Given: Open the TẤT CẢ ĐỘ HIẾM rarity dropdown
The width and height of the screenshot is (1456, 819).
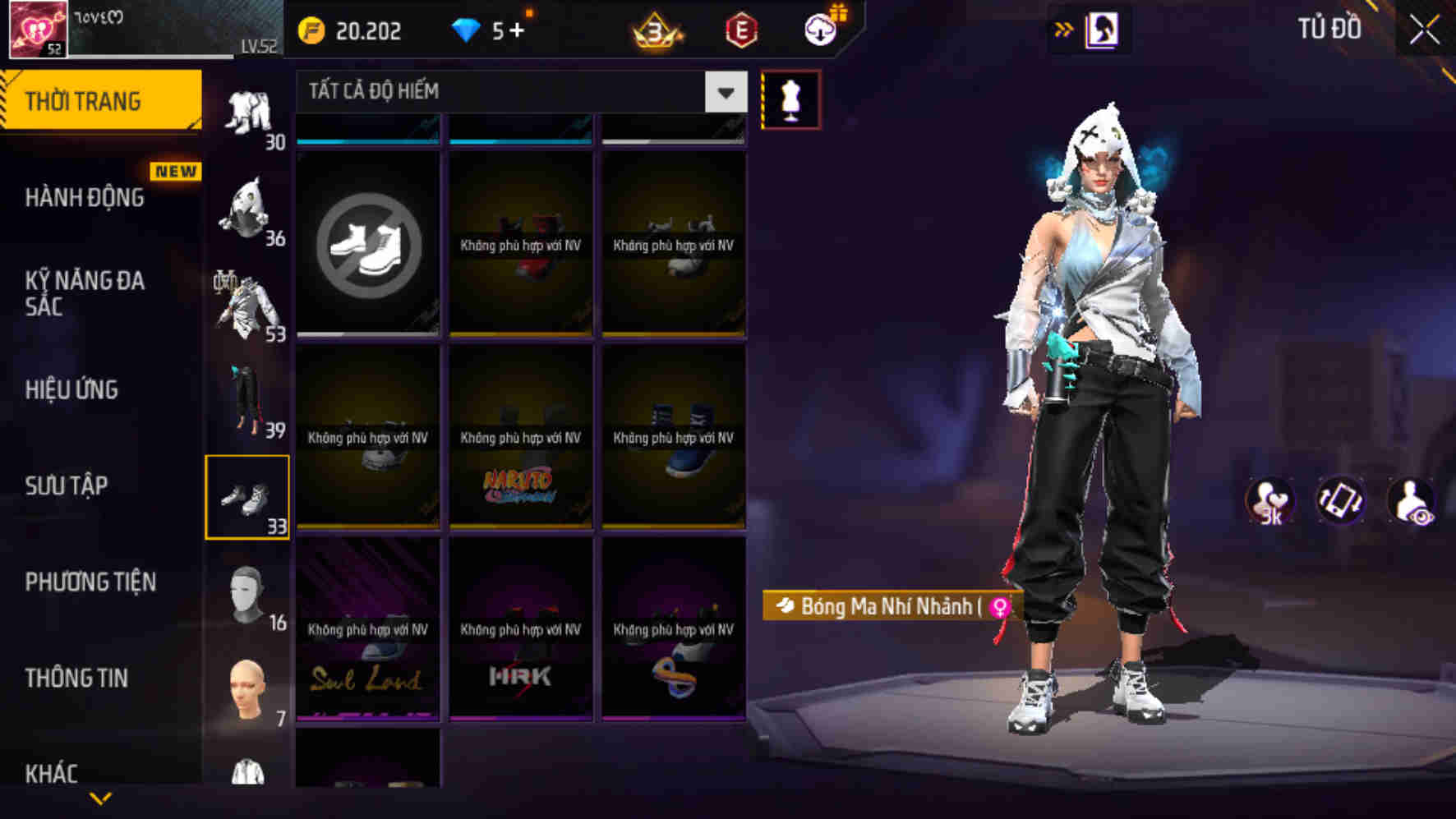Looking at the screenshot, I should (x=518, y=91).
